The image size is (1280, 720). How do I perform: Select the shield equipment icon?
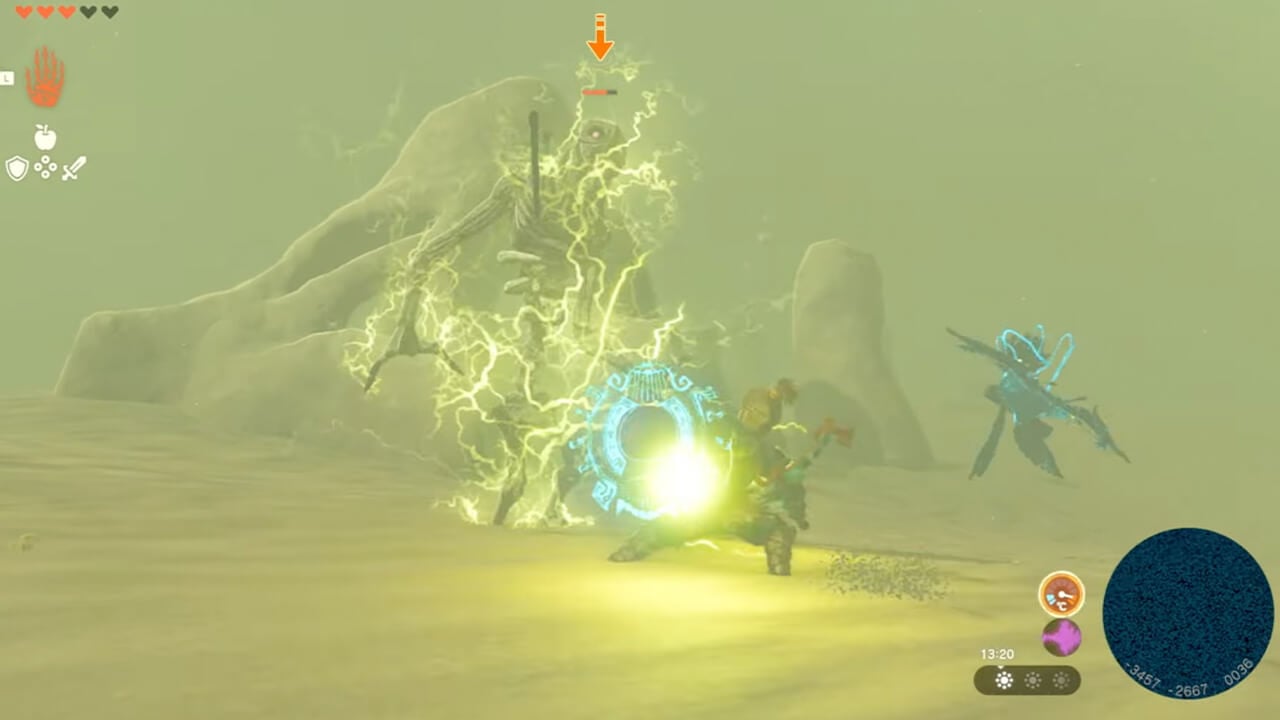tap(17, 168)
